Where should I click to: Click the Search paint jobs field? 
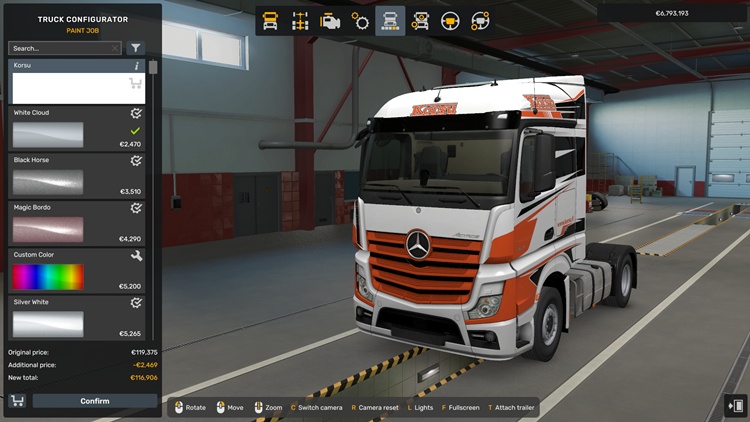click(x=62, y=48)
